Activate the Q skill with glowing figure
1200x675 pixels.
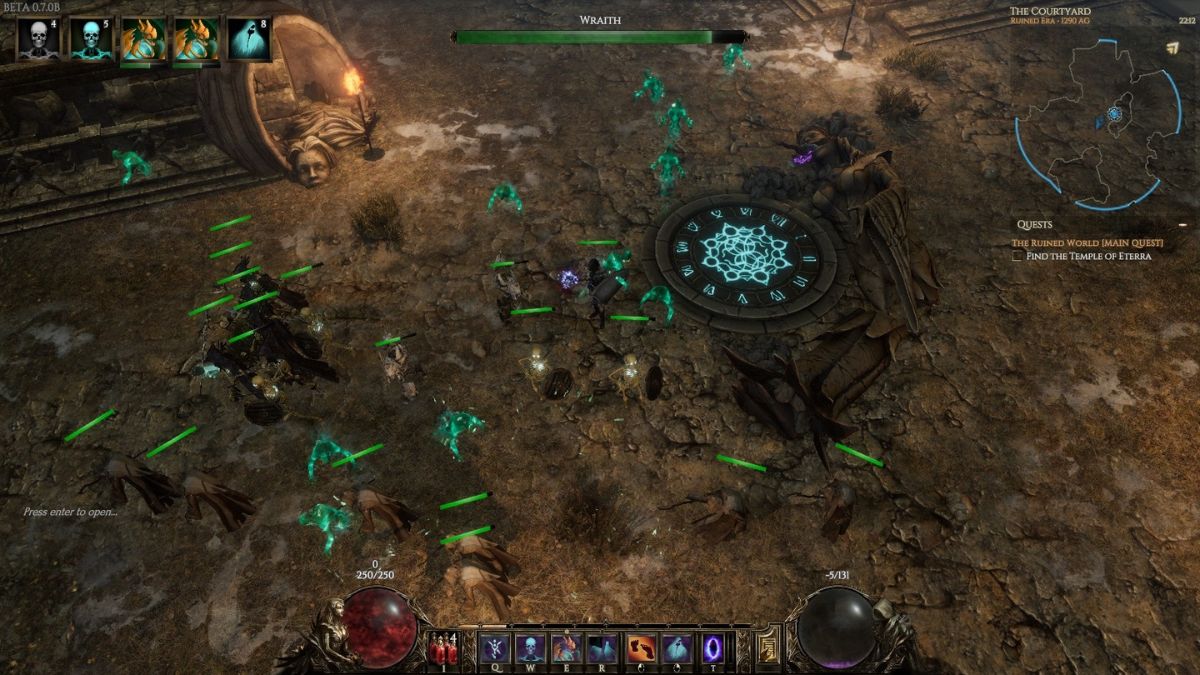click(x=494, y=649)
